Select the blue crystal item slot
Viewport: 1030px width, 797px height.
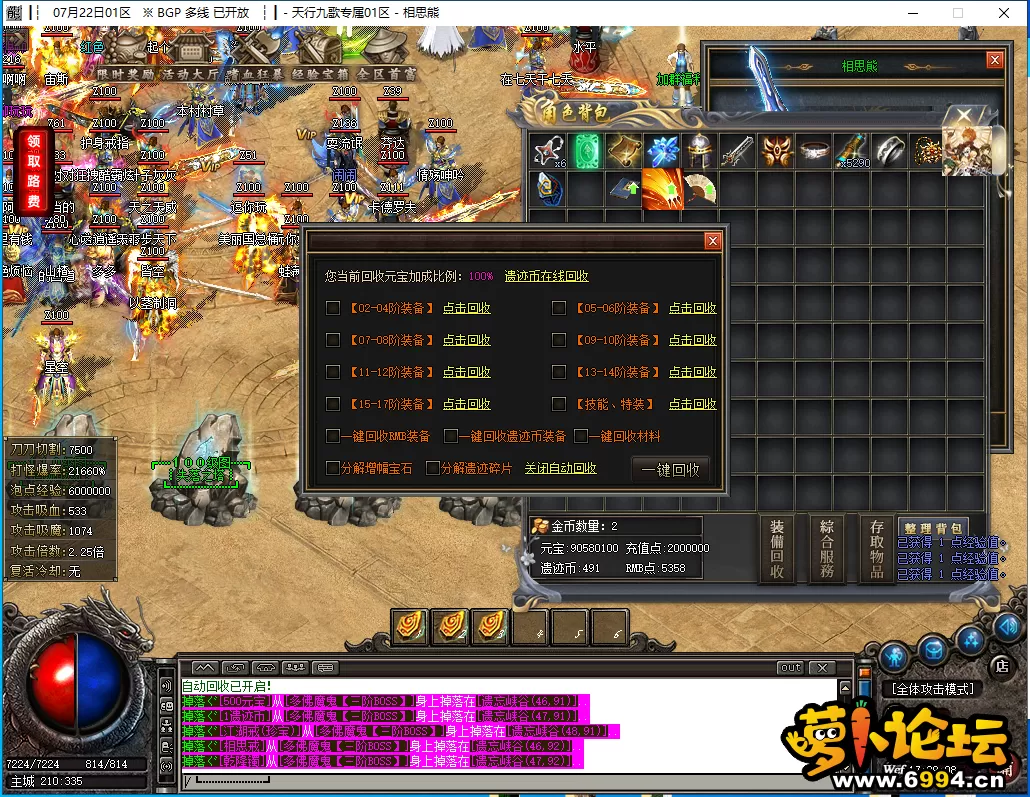(661, 151)
